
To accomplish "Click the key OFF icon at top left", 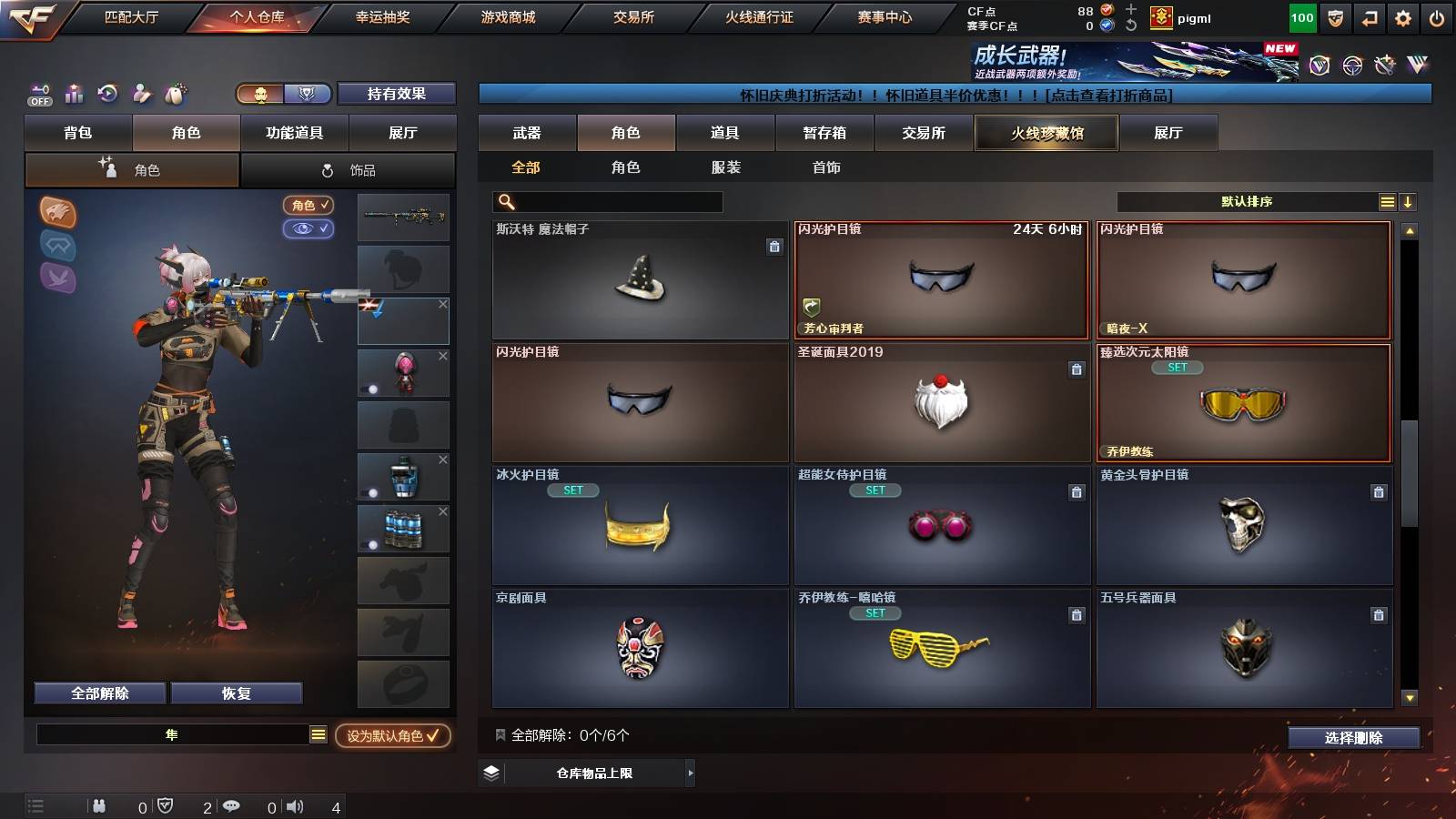I will click(38, 94).
